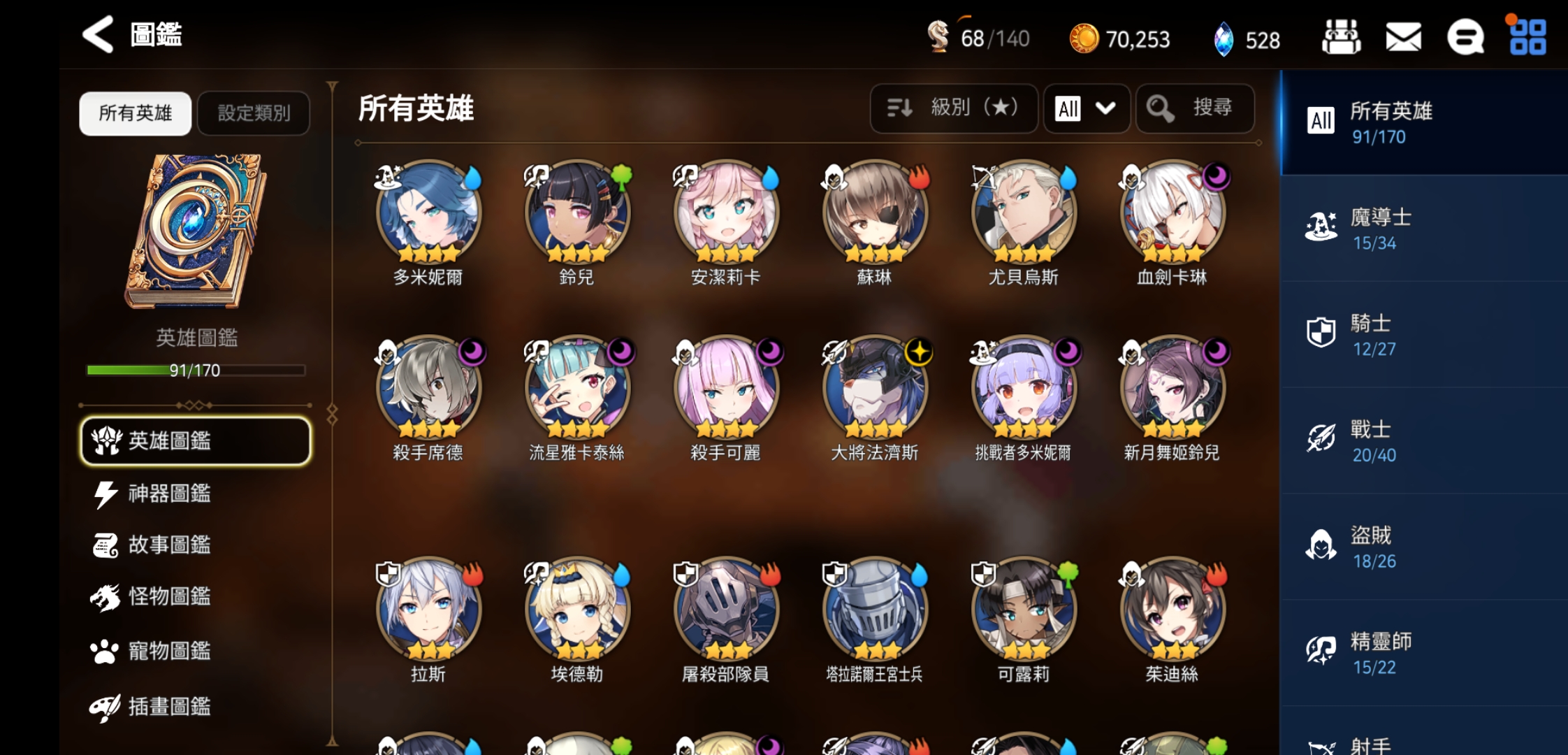Switch to the 所有英雄 tab
This screenshot has height=755, width=1568.
pos(135,113)
